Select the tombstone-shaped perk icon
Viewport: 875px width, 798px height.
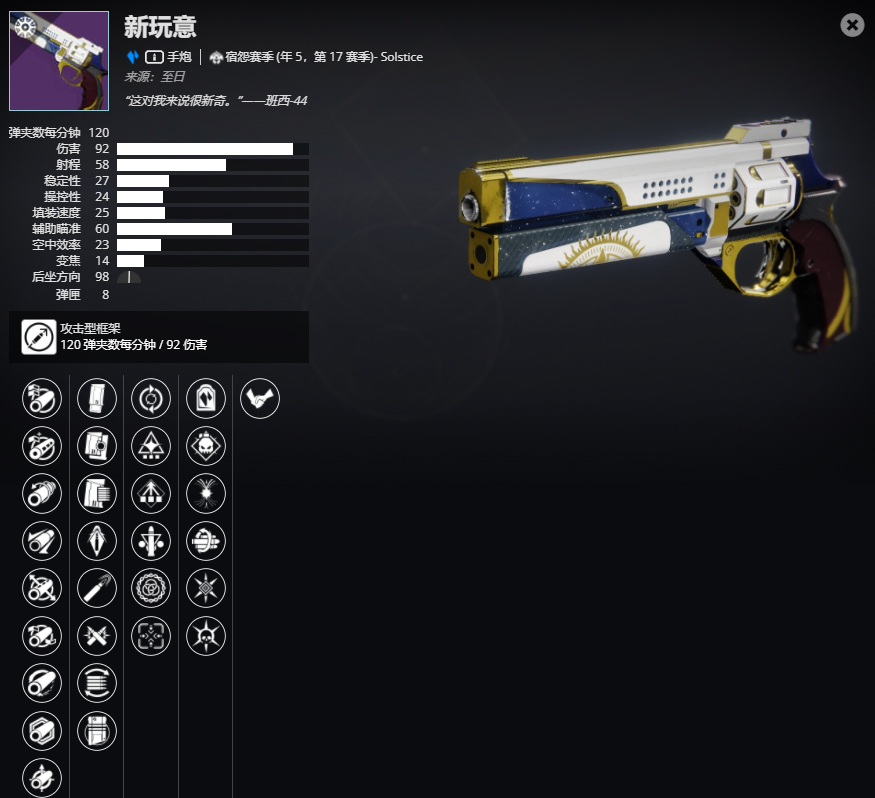click(x=206, y=399)
